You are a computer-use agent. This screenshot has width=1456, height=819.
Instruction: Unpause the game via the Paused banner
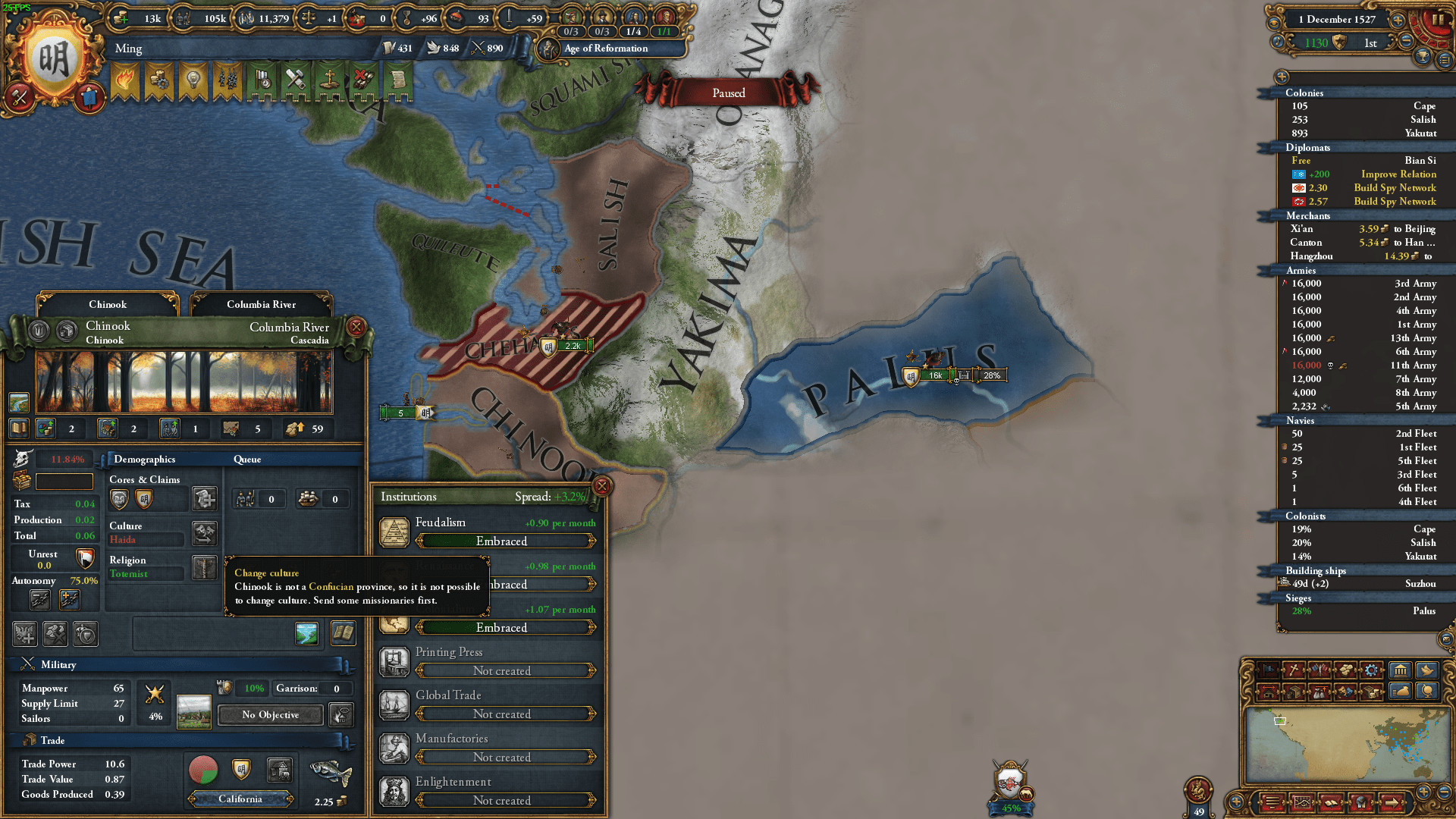729,93
